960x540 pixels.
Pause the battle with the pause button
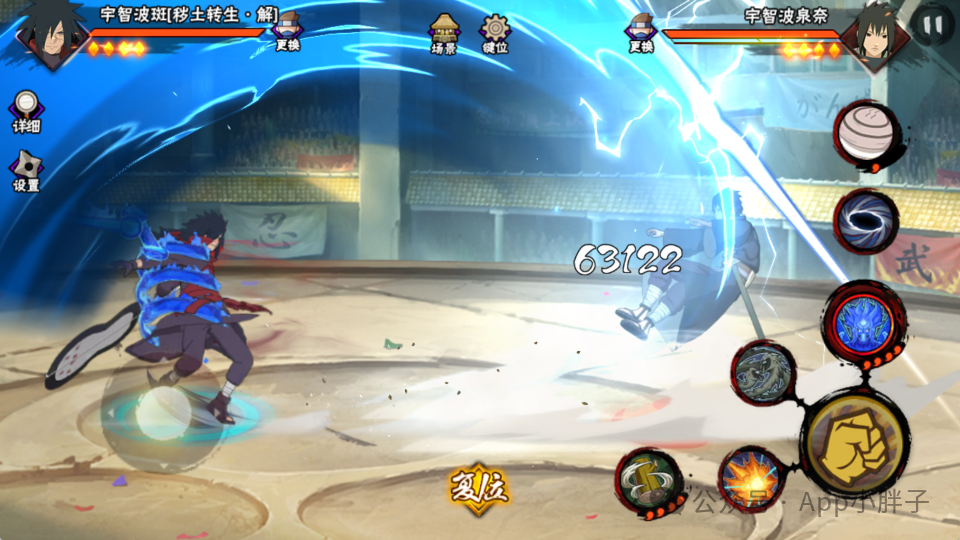click(933, 27)
